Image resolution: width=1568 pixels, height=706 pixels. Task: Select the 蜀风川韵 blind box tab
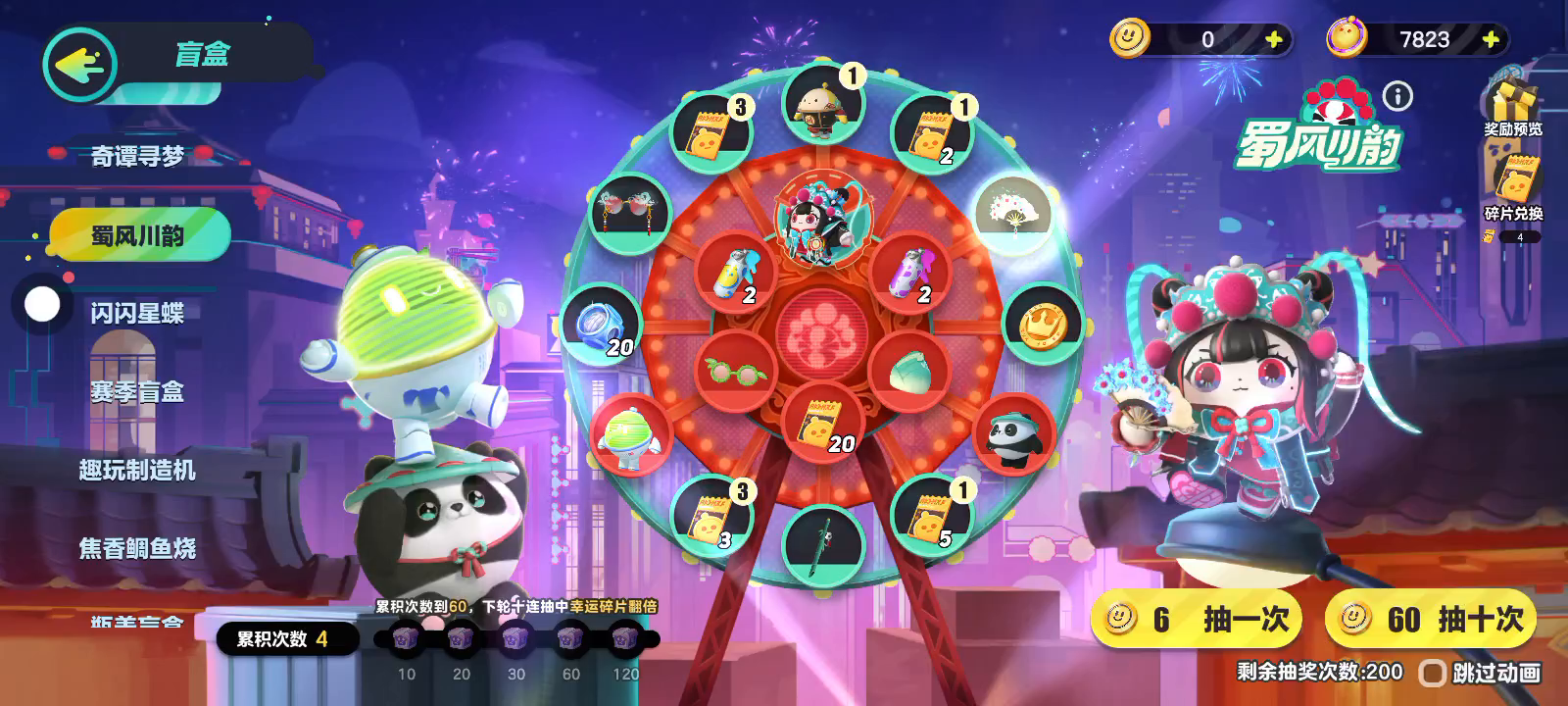138,235
